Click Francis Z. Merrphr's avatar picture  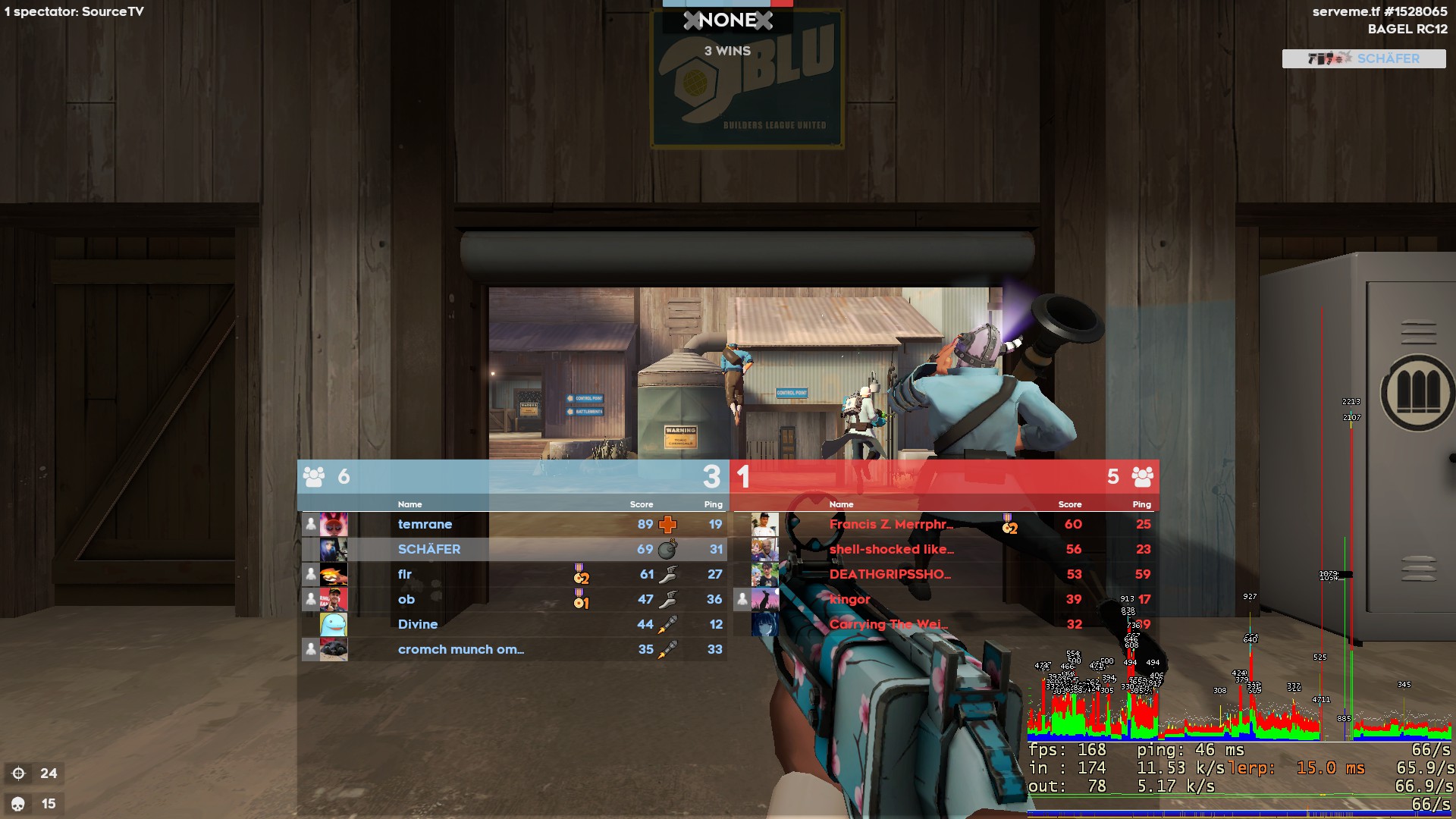tap(764, 524)
